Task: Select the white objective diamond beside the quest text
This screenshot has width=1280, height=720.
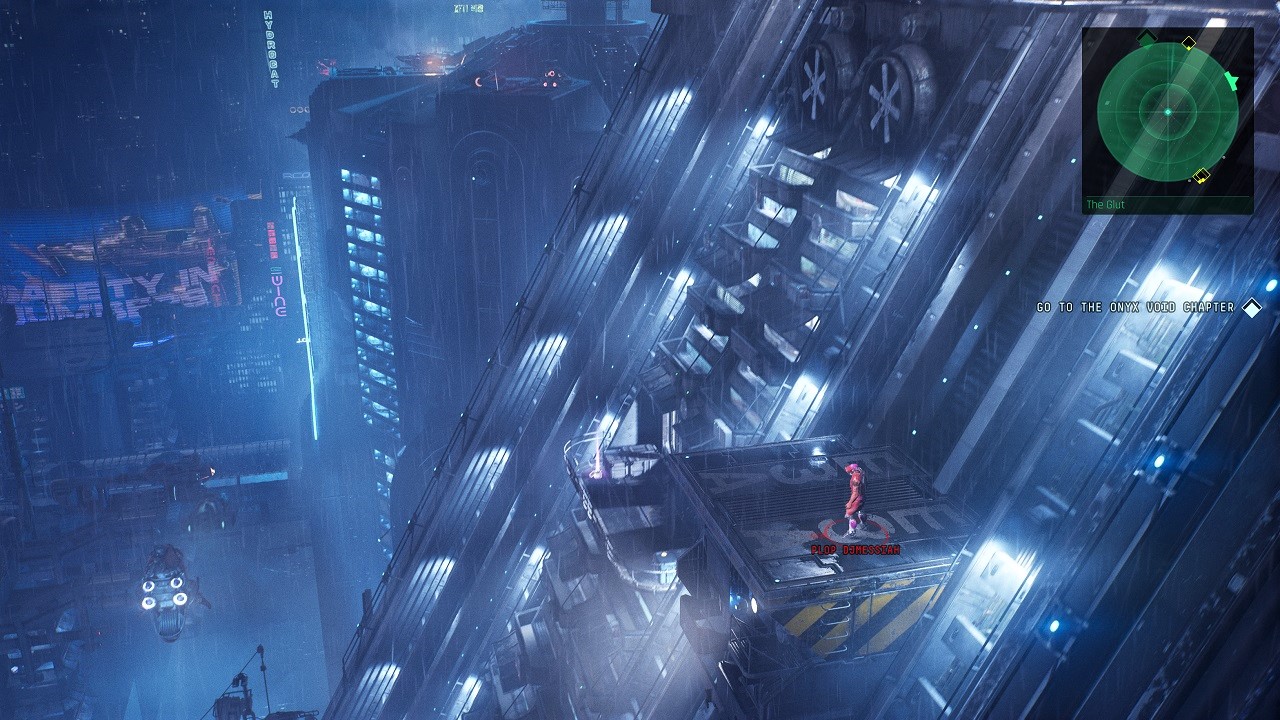Action: pyautogui.click(x=1251, y=308)
